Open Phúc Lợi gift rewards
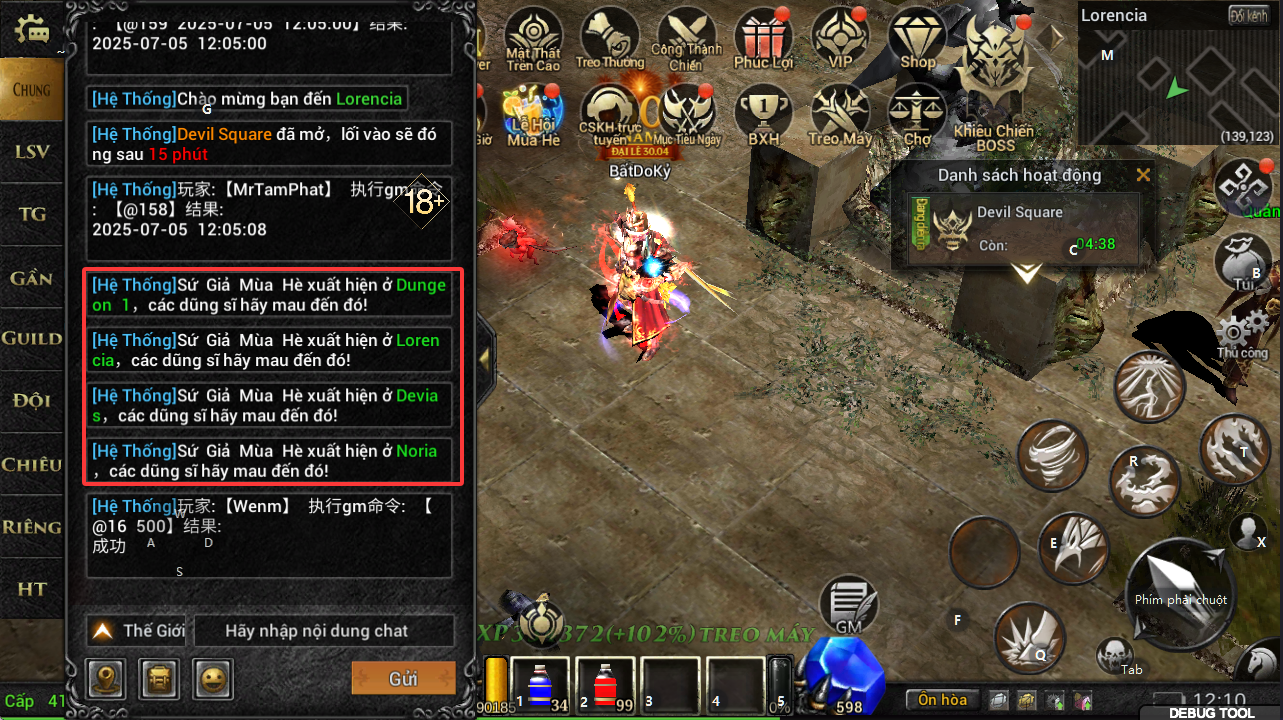The width and height of the screenshot is (1283, 720). 764,41
